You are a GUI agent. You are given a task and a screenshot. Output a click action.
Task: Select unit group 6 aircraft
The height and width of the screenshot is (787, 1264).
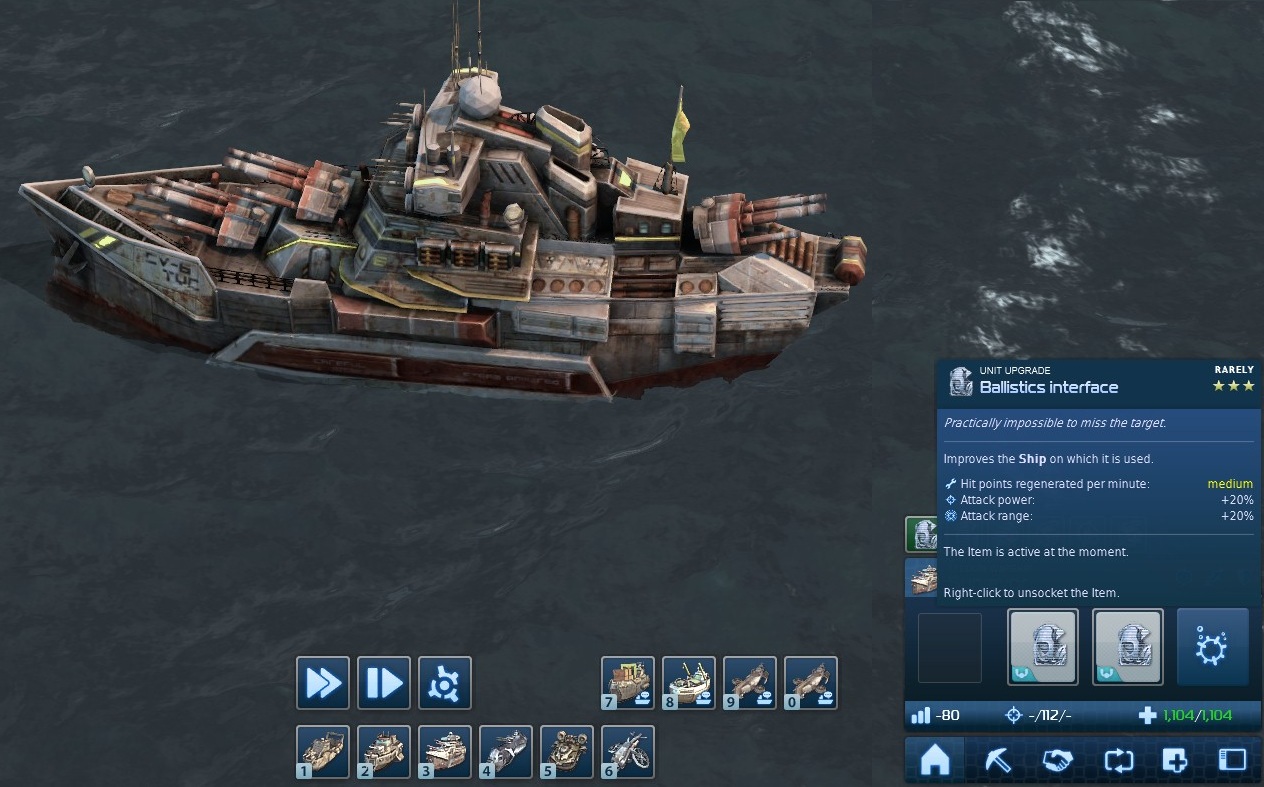point(628,752)
